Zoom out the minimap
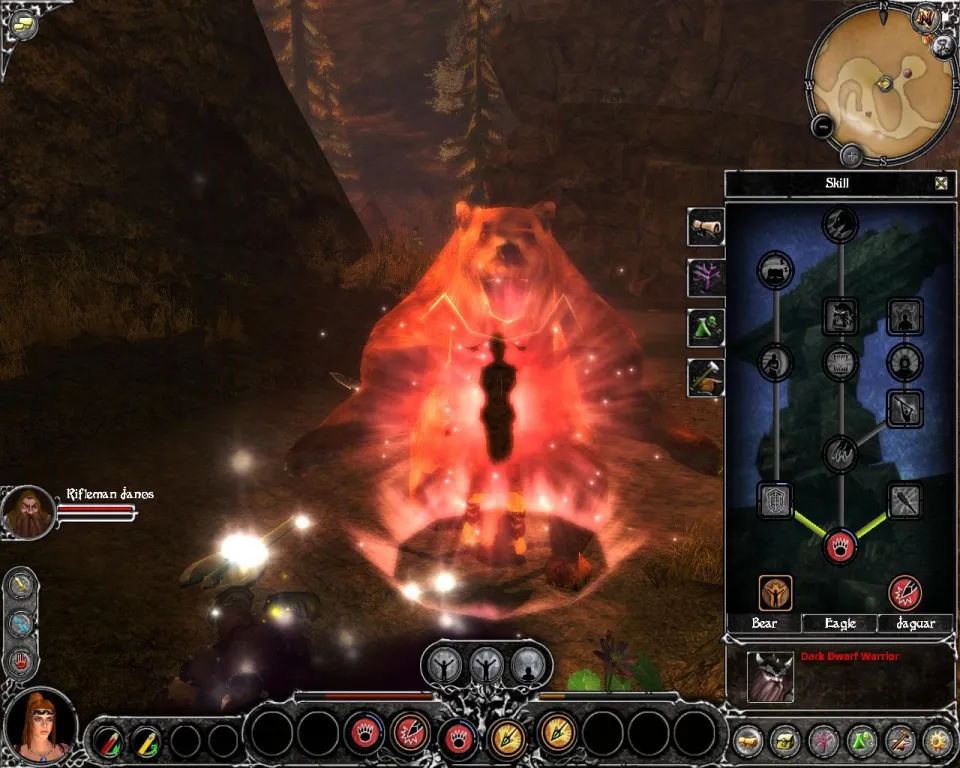This screenshot has width=960, height=768. pos(822,127)
